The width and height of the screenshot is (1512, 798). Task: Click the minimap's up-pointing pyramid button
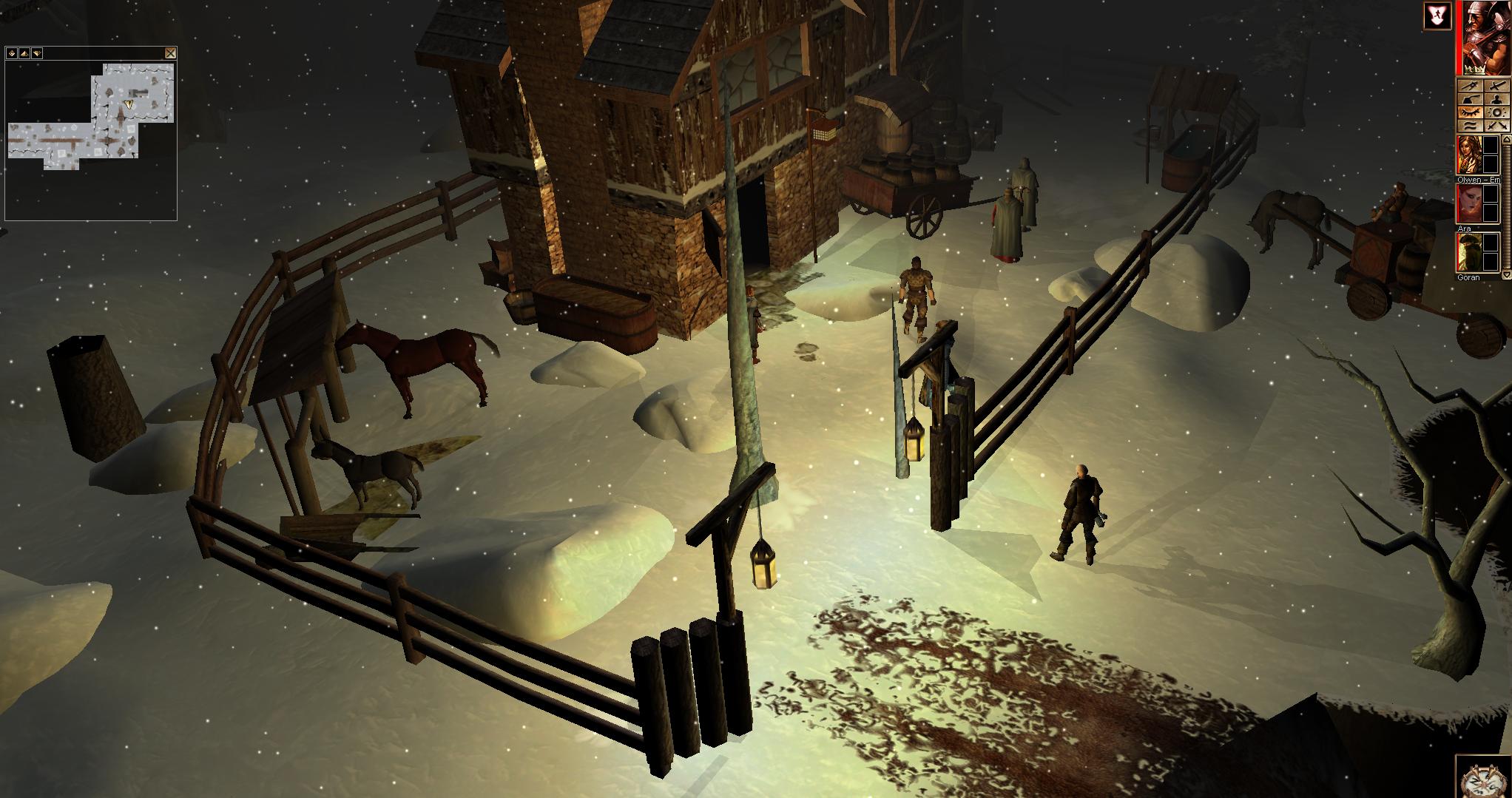point(24,53)
